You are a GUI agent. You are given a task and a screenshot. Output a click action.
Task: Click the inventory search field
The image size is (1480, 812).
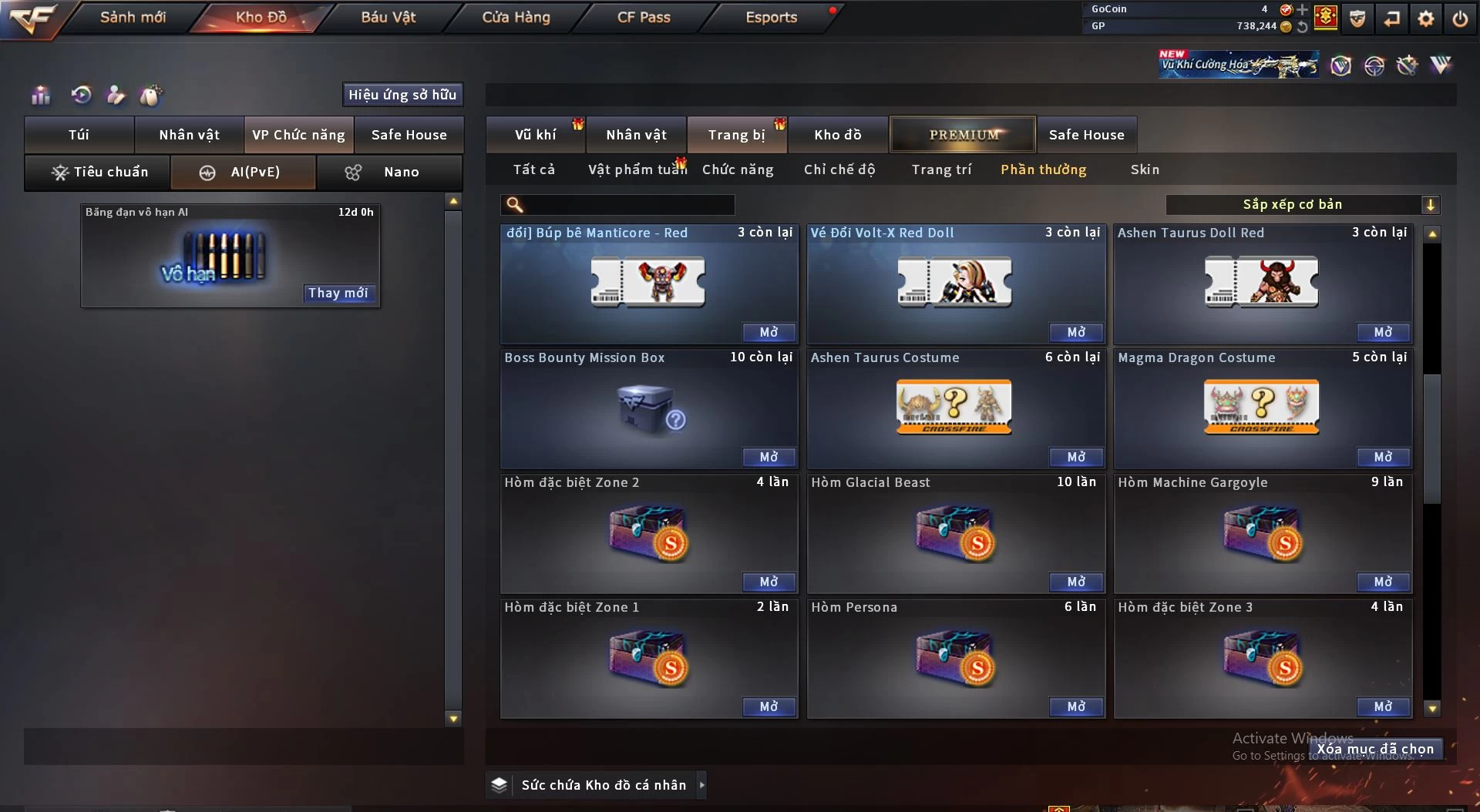628,205
